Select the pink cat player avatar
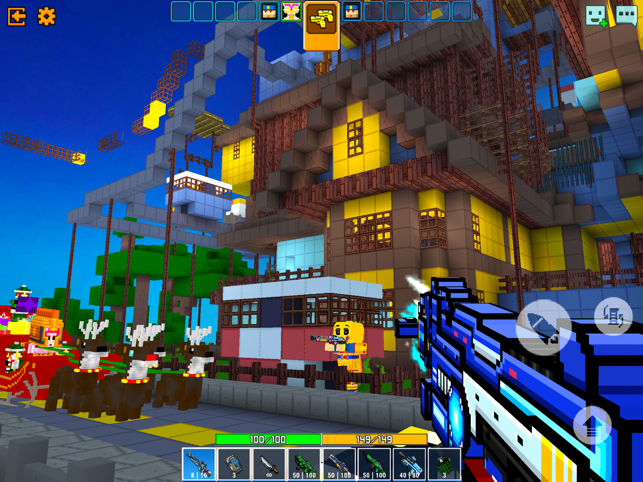Image resolution: width=643 pixels, height=482 pixels. click(292, 12)
